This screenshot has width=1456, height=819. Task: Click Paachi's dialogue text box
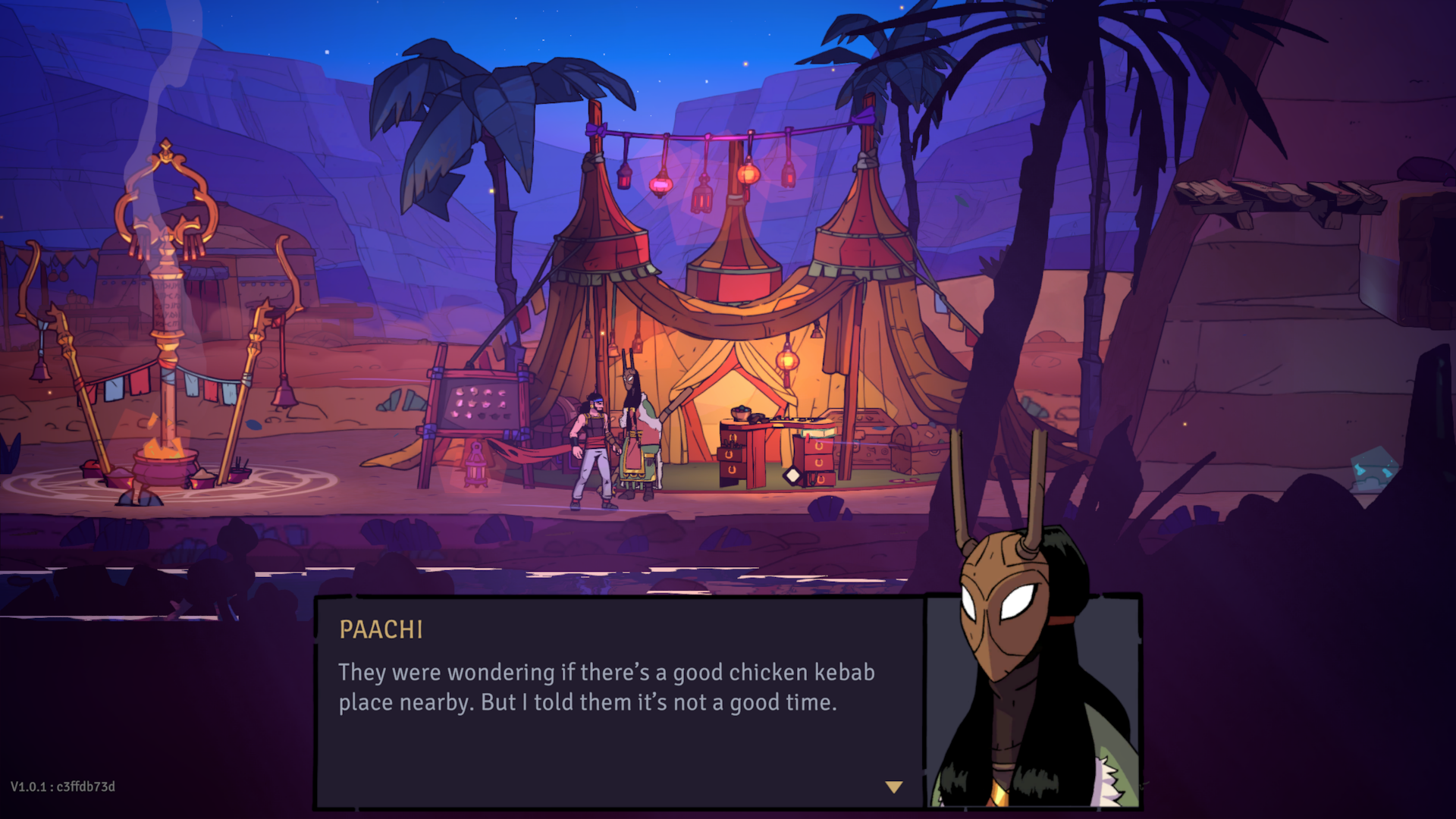coord(619,701)
